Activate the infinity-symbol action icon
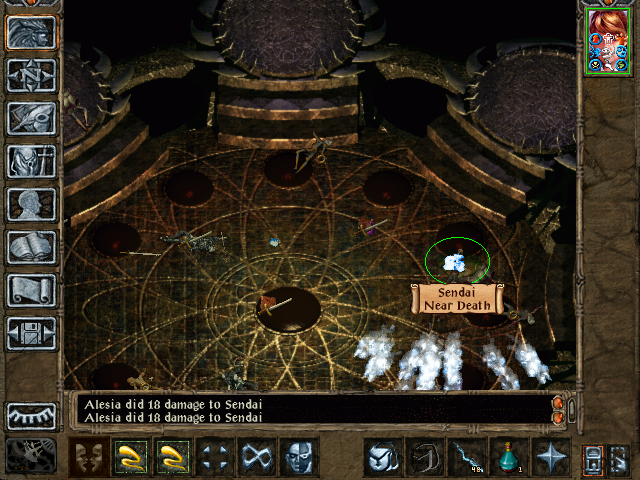 [x=257, y=457]
